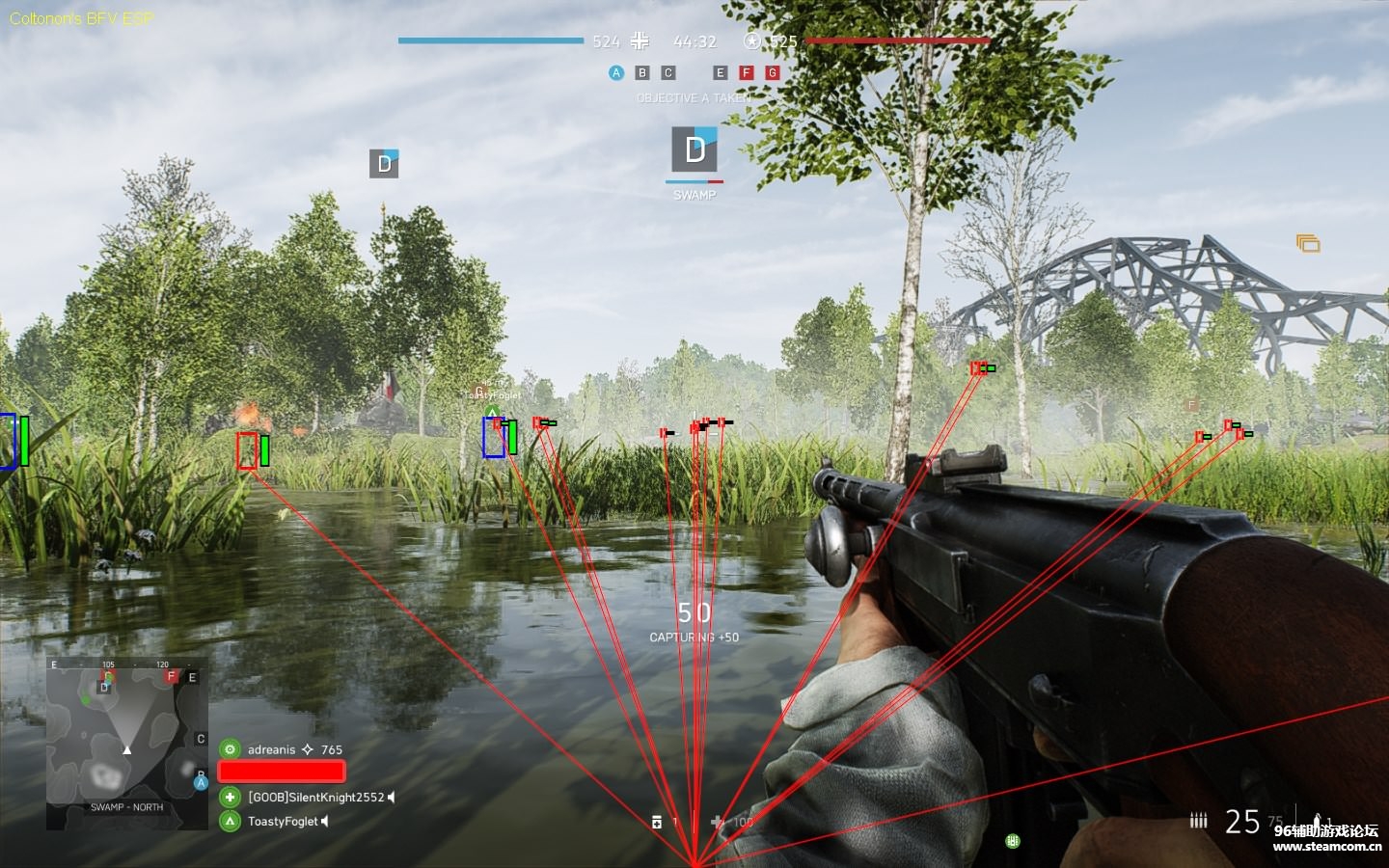Click the yellow stacked-layers icon

(x=1308, y=243)
